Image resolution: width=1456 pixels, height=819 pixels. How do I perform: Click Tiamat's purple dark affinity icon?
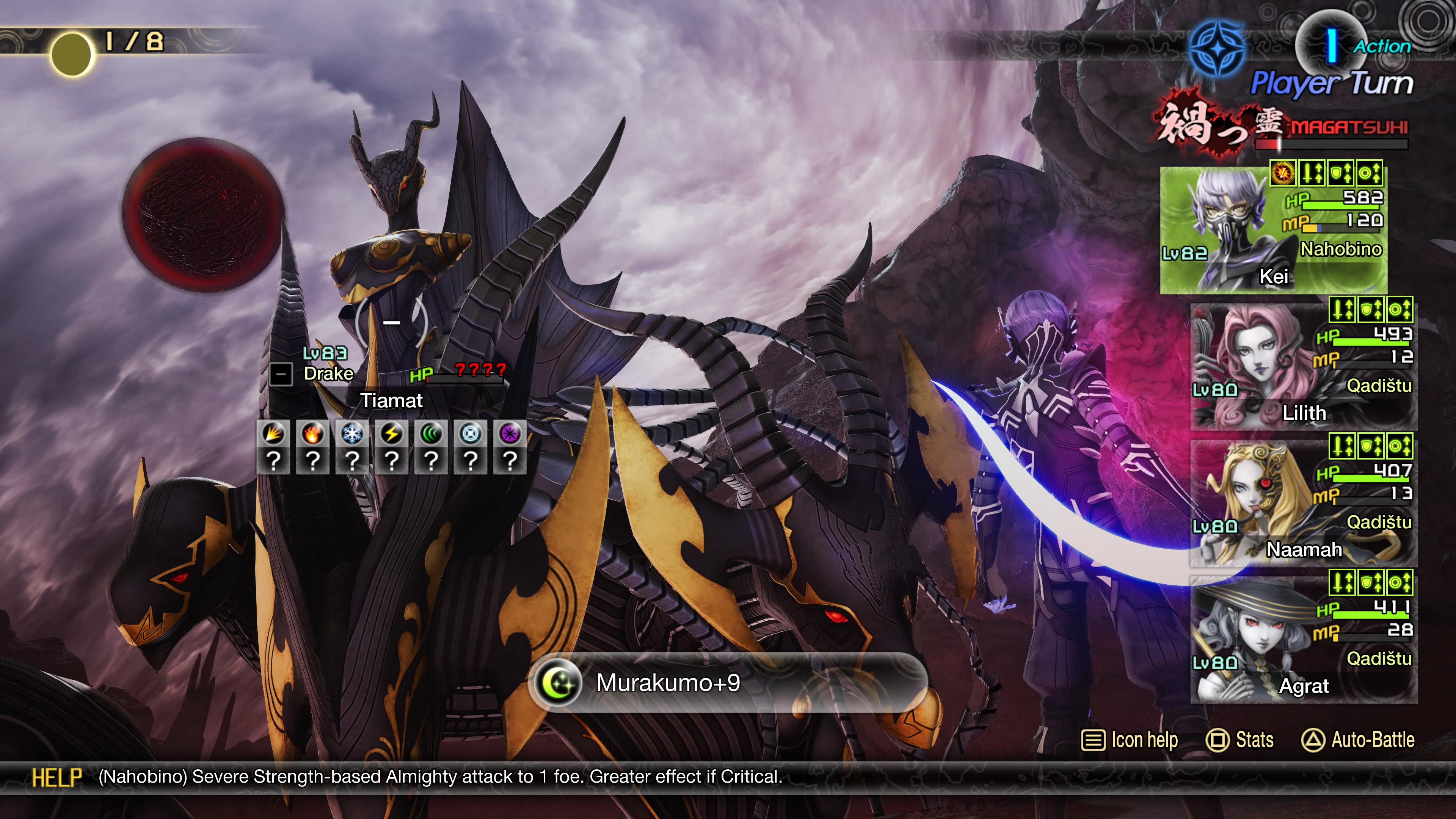[x=510, y=434]
